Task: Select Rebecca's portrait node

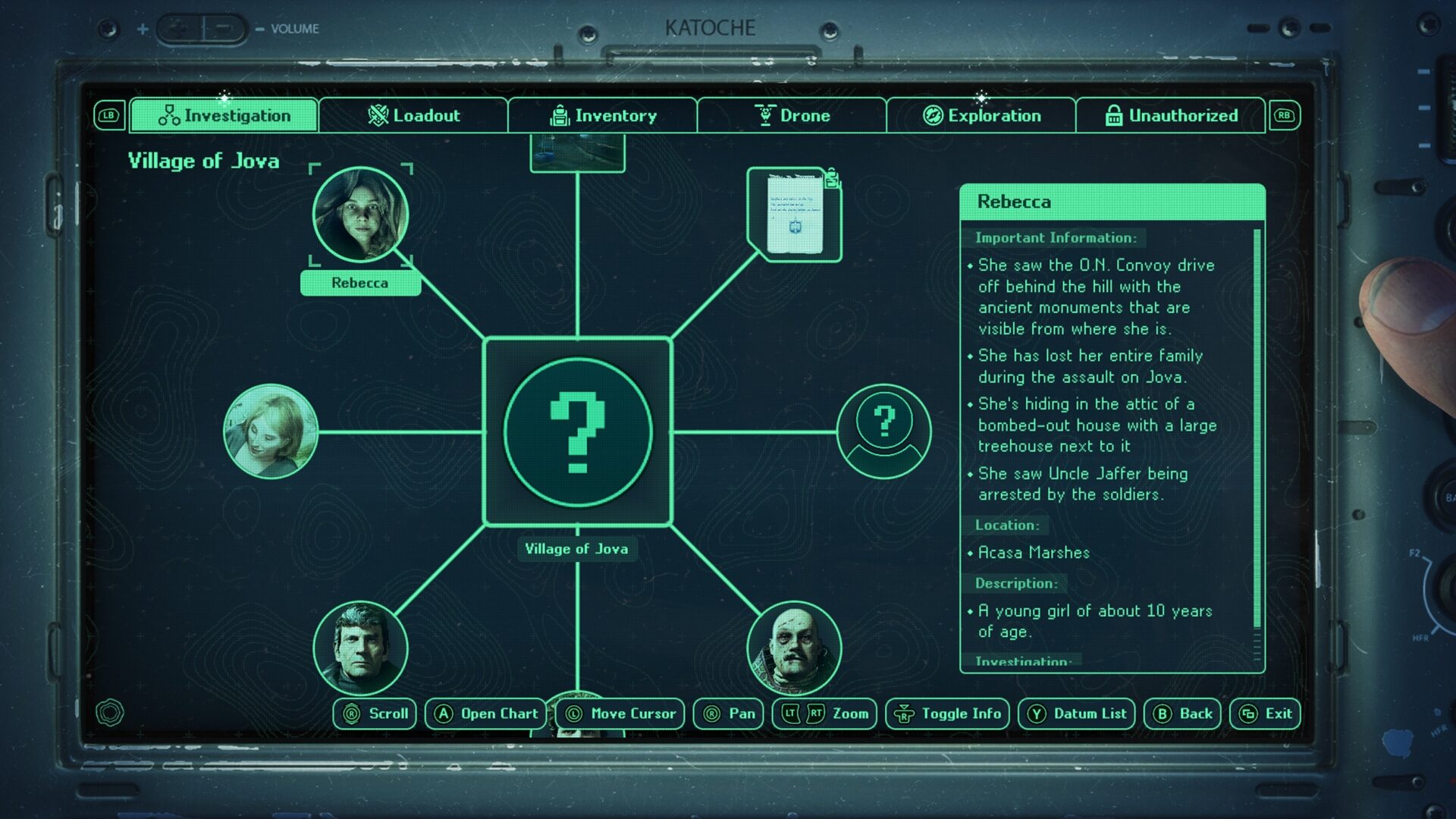Action: [360, 215]
